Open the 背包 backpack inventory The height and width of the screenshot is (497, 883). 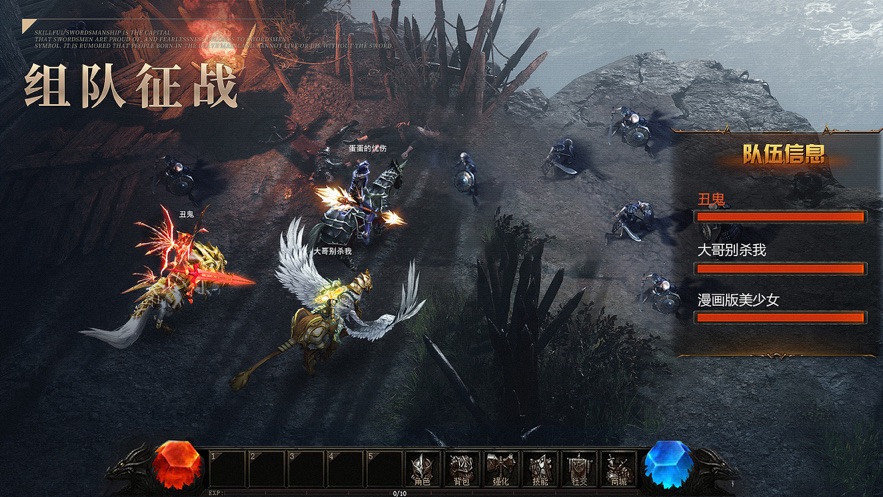pos(460,470)
